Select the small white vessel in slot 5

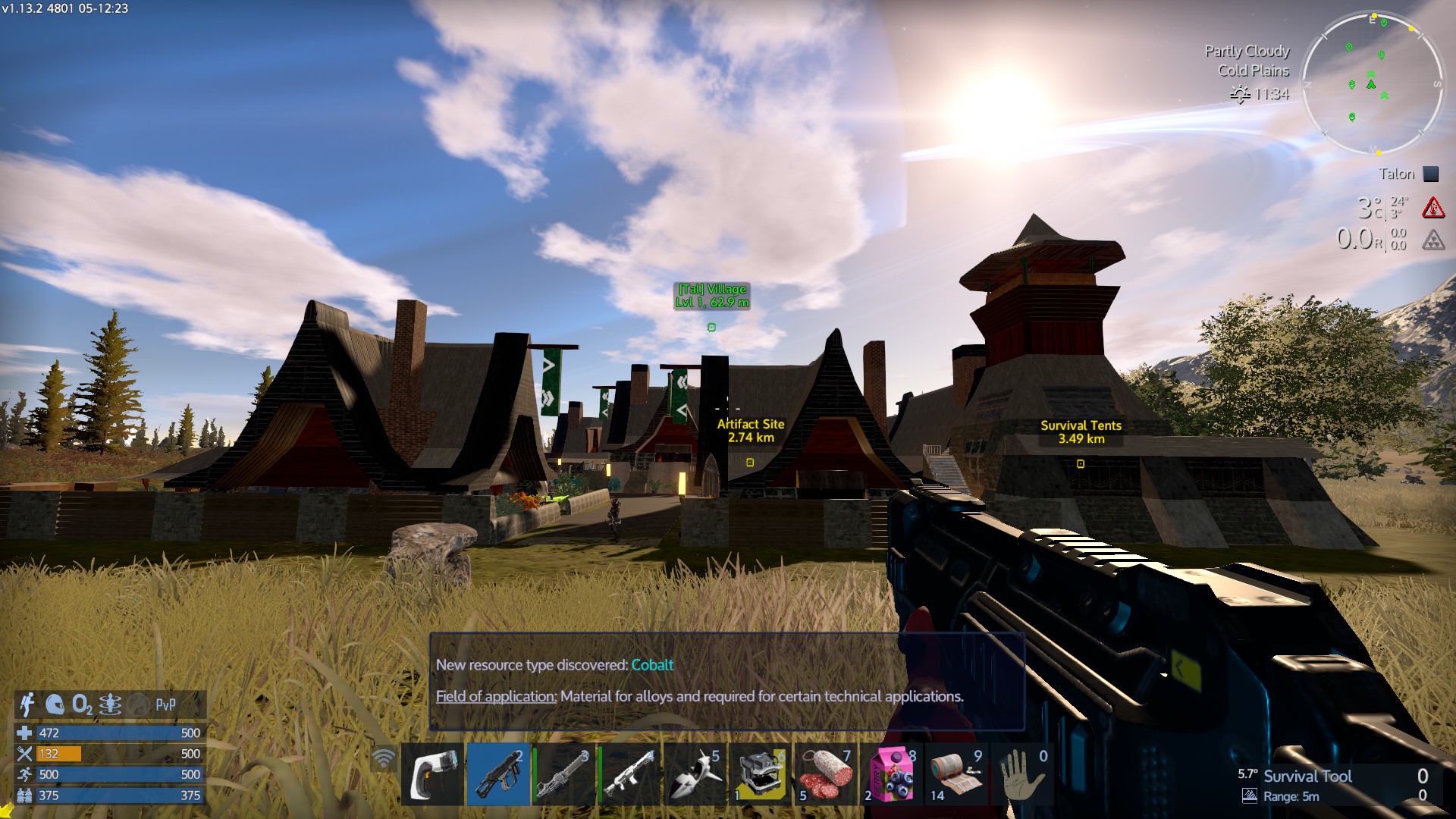pyautogui.click(x=695, y=774)
